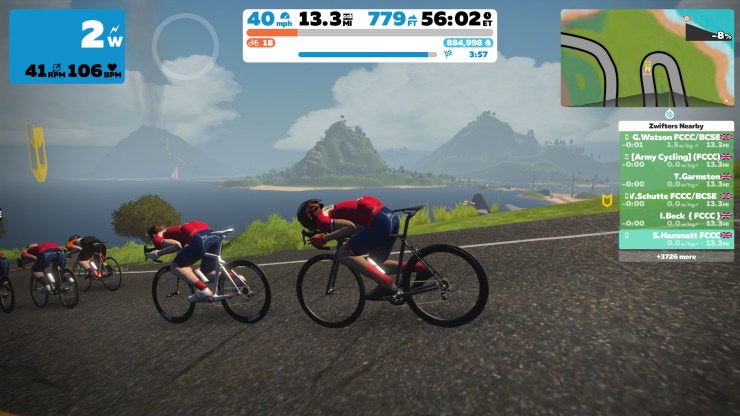Expand the +3726 more riders list

(677, 257)
